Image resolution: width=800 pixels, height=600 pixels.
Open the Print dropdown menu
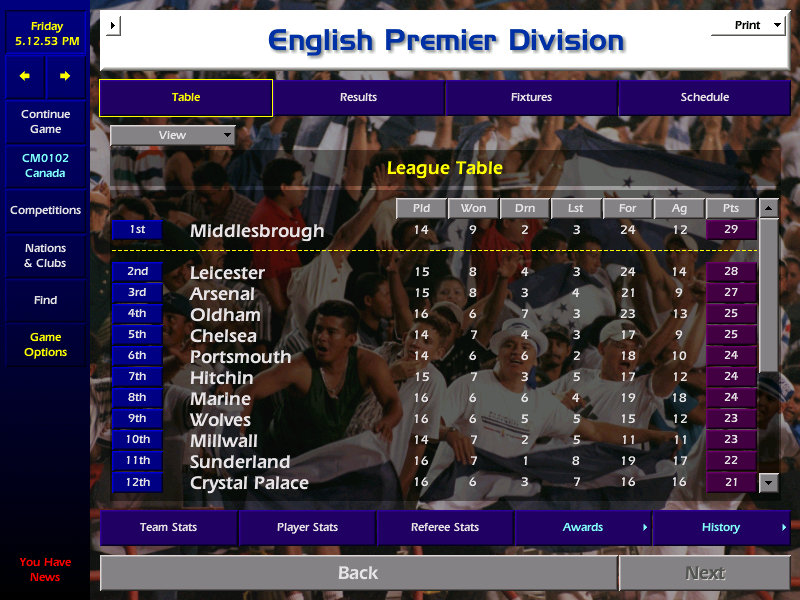748,25
